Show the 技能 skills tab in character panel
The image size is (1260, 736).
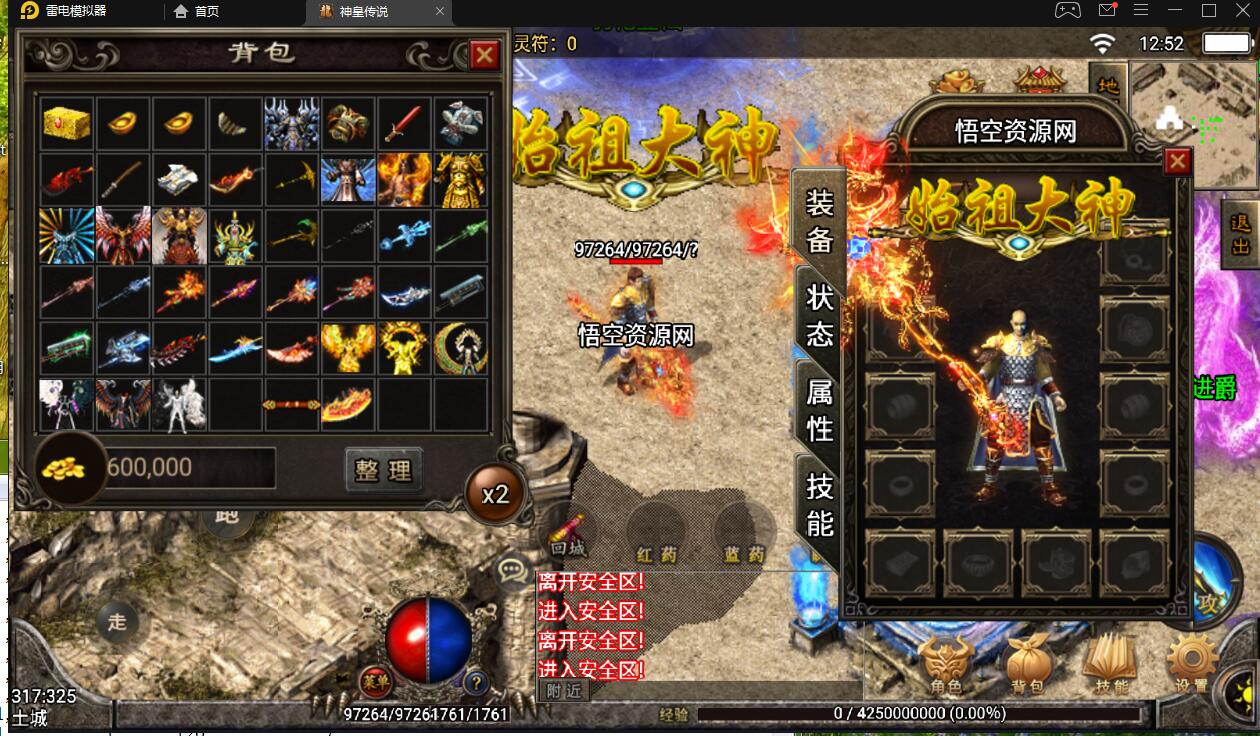click(820, 503)
